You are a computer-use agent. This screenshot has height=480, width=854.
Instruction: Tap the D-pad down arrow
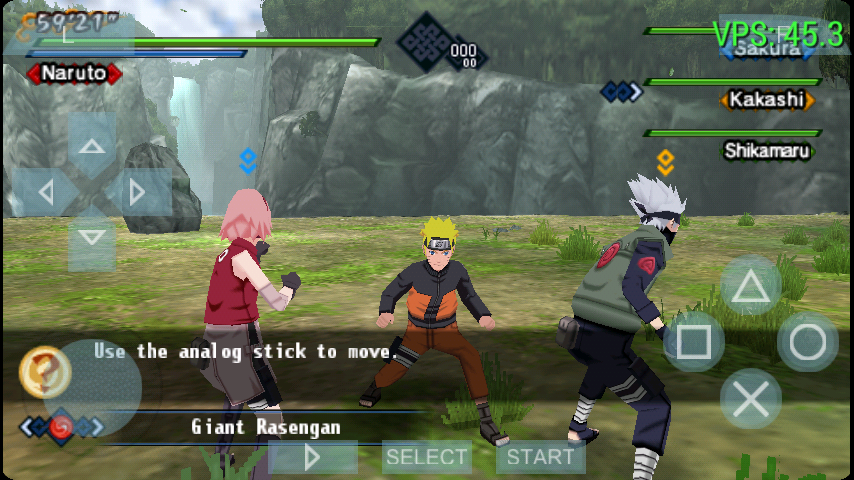click(92, 237)
